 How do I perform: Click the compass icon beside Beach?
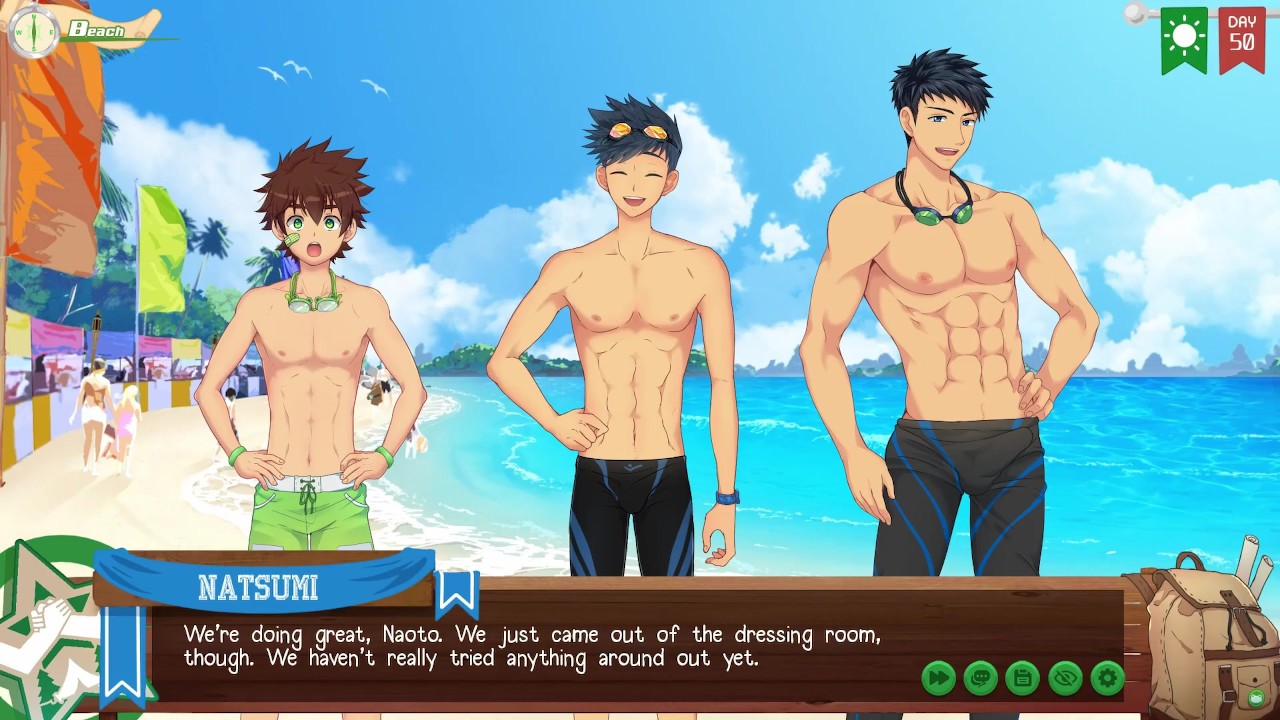coord(34,31)
